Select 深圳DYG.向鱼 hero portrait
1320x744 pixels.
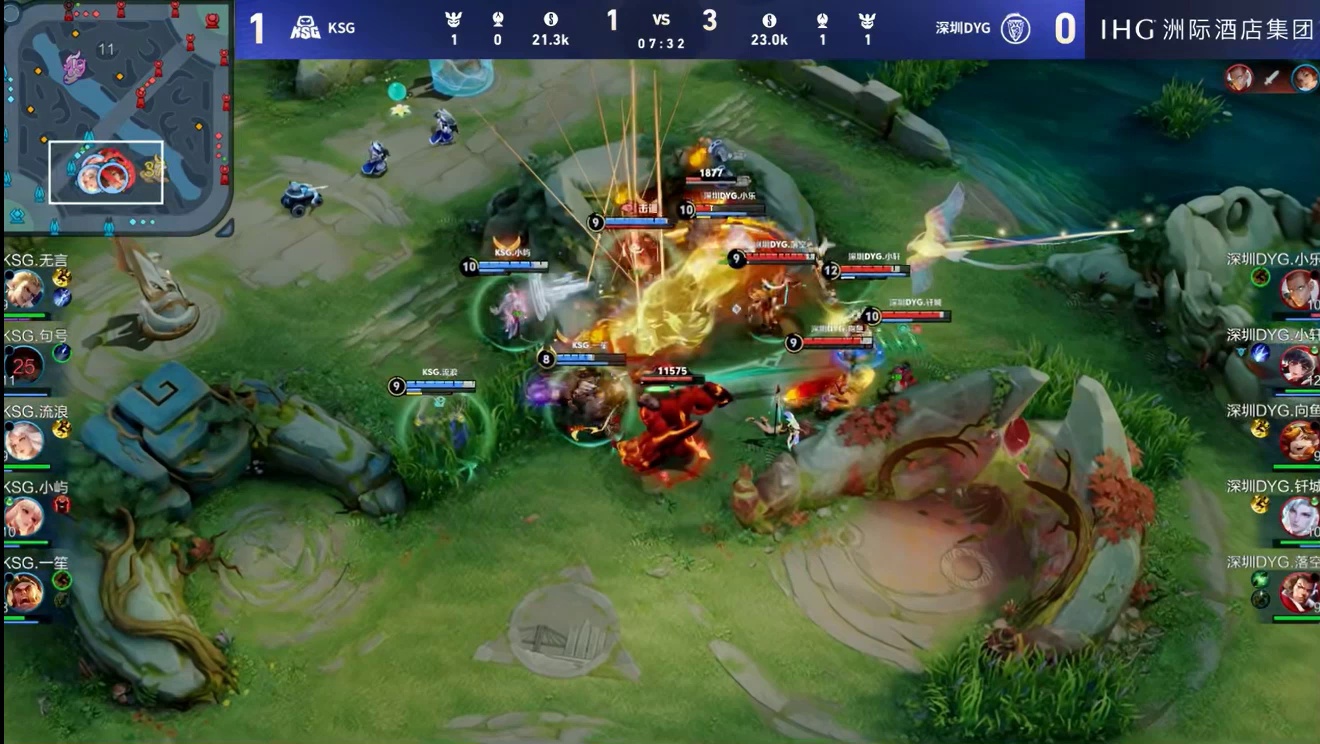click(1300, 441)
